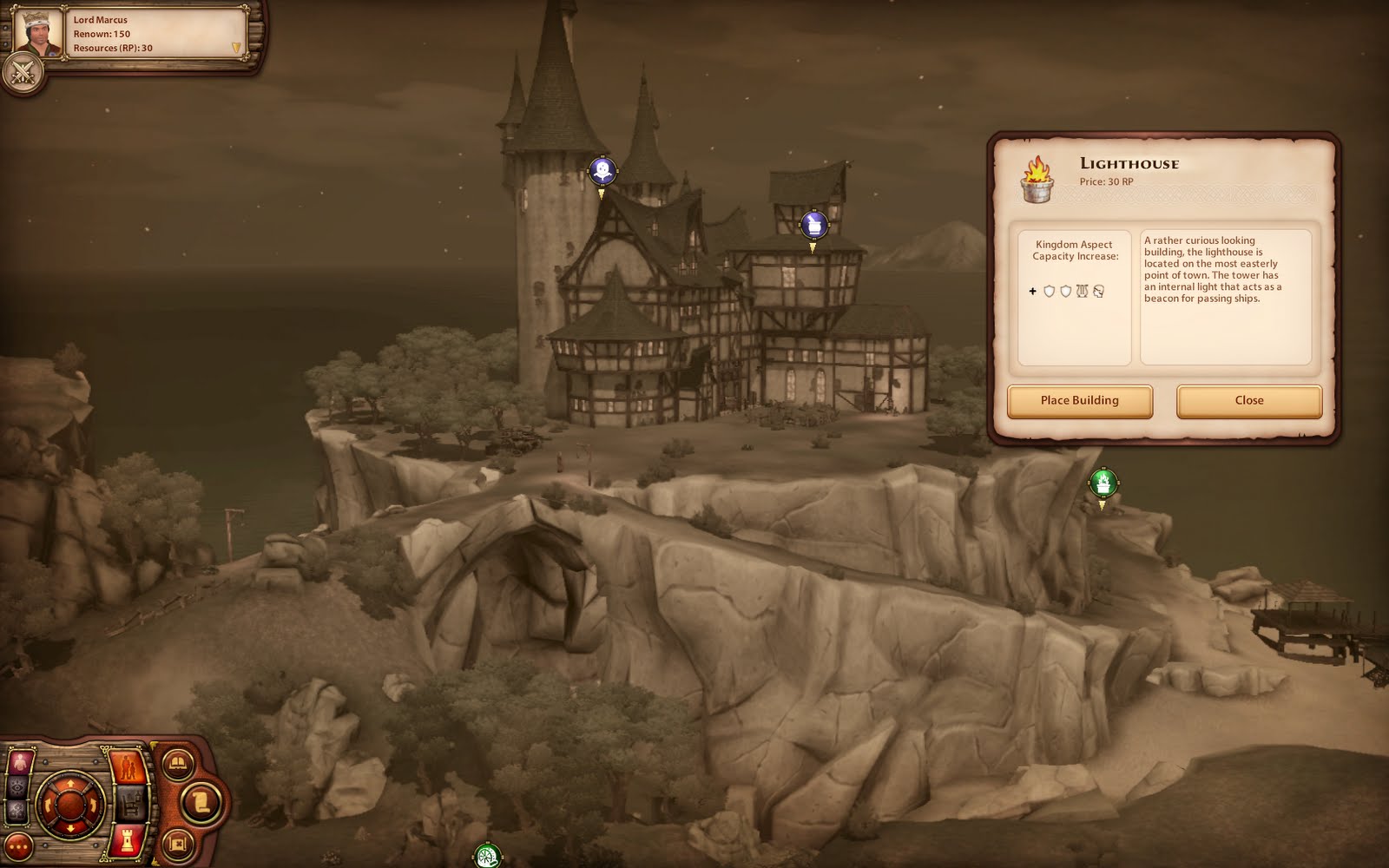
Task: Confirm with the Place Building button
Action: pyautogui.click(x=1079, y=401)
